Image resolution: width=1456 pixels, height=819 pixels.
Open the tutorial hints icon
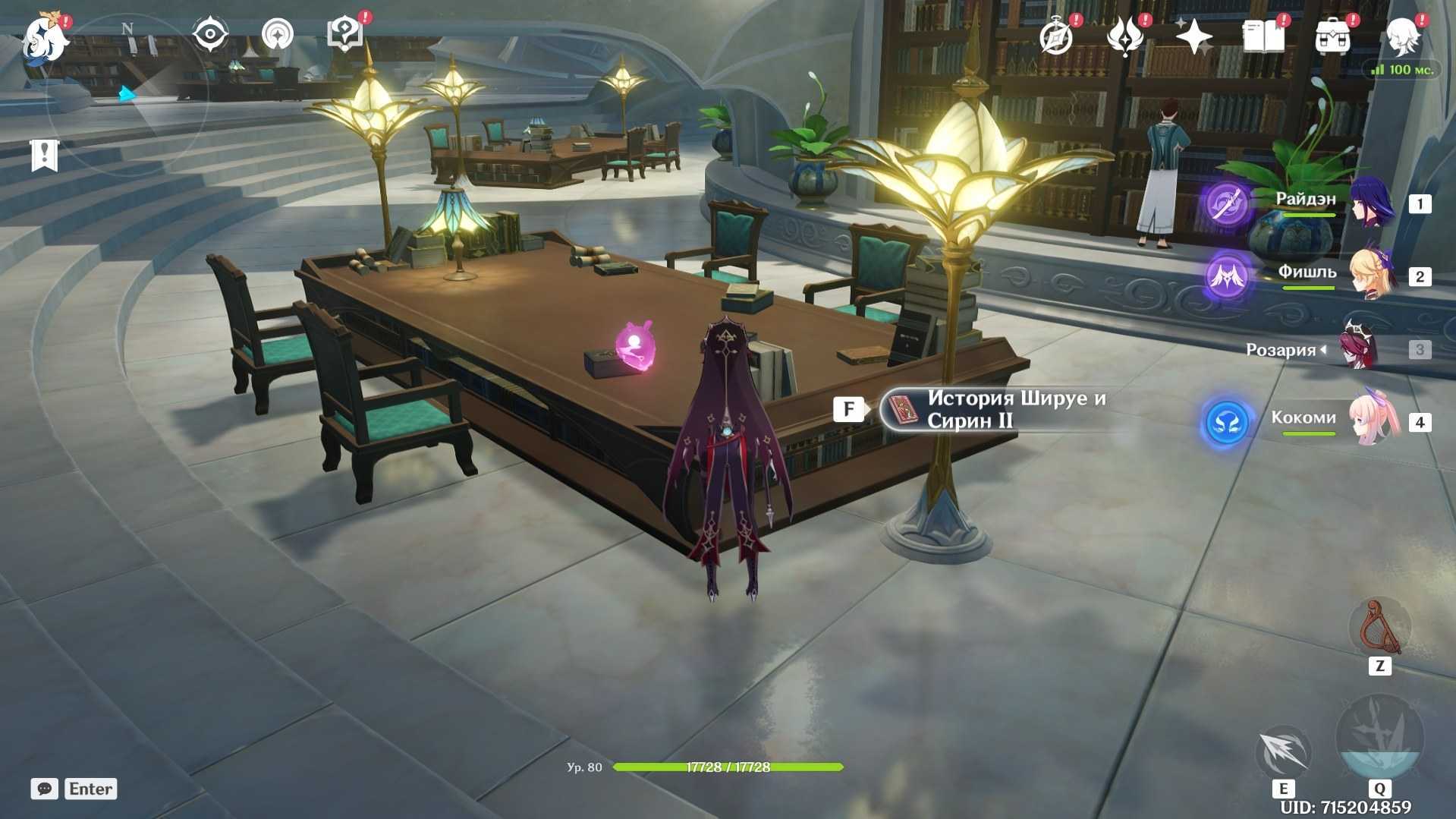pyautogui.click(x=345, y=34)
